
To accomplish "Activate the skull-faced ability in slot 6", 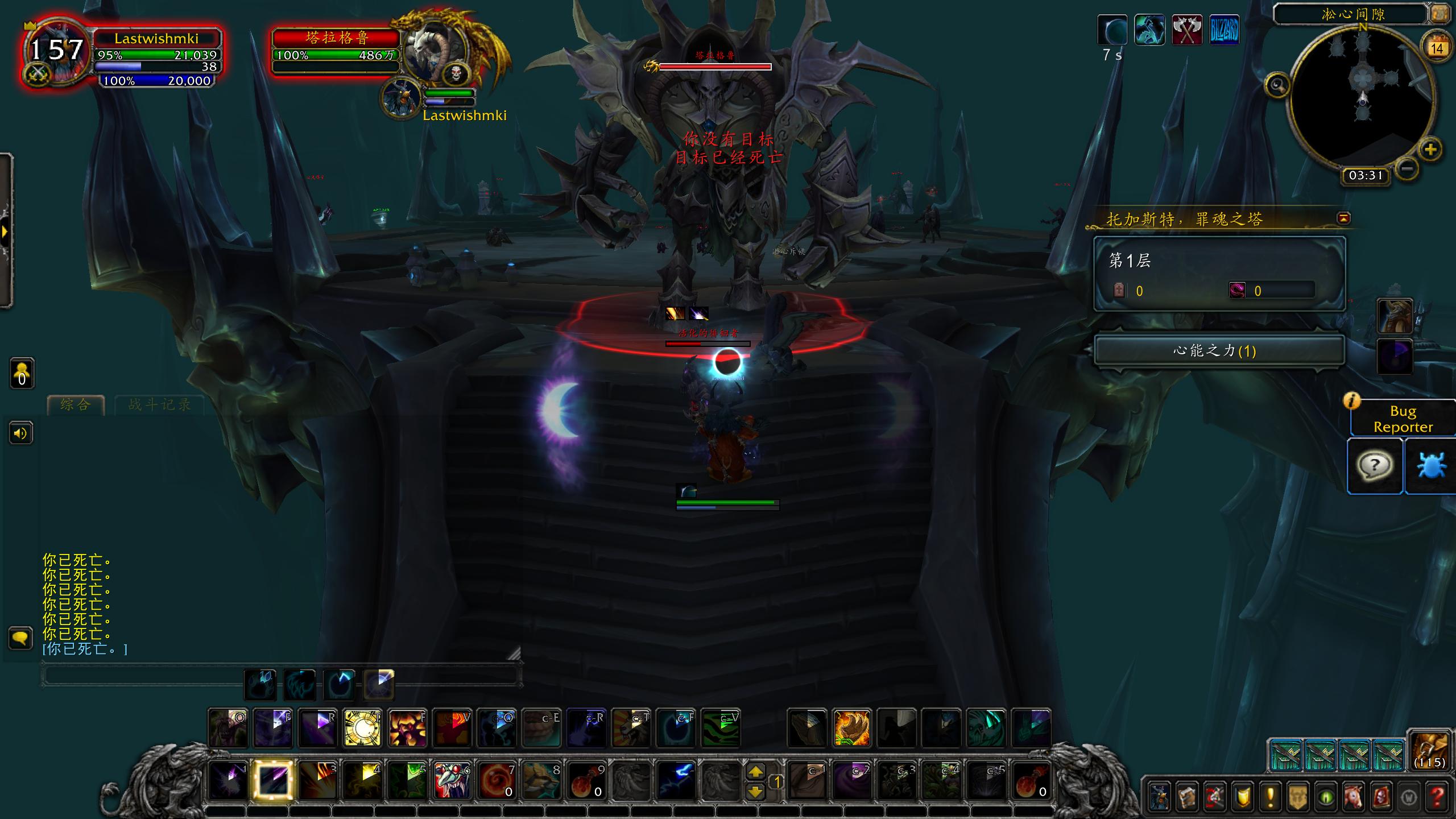I will click(x=453, y=780).
